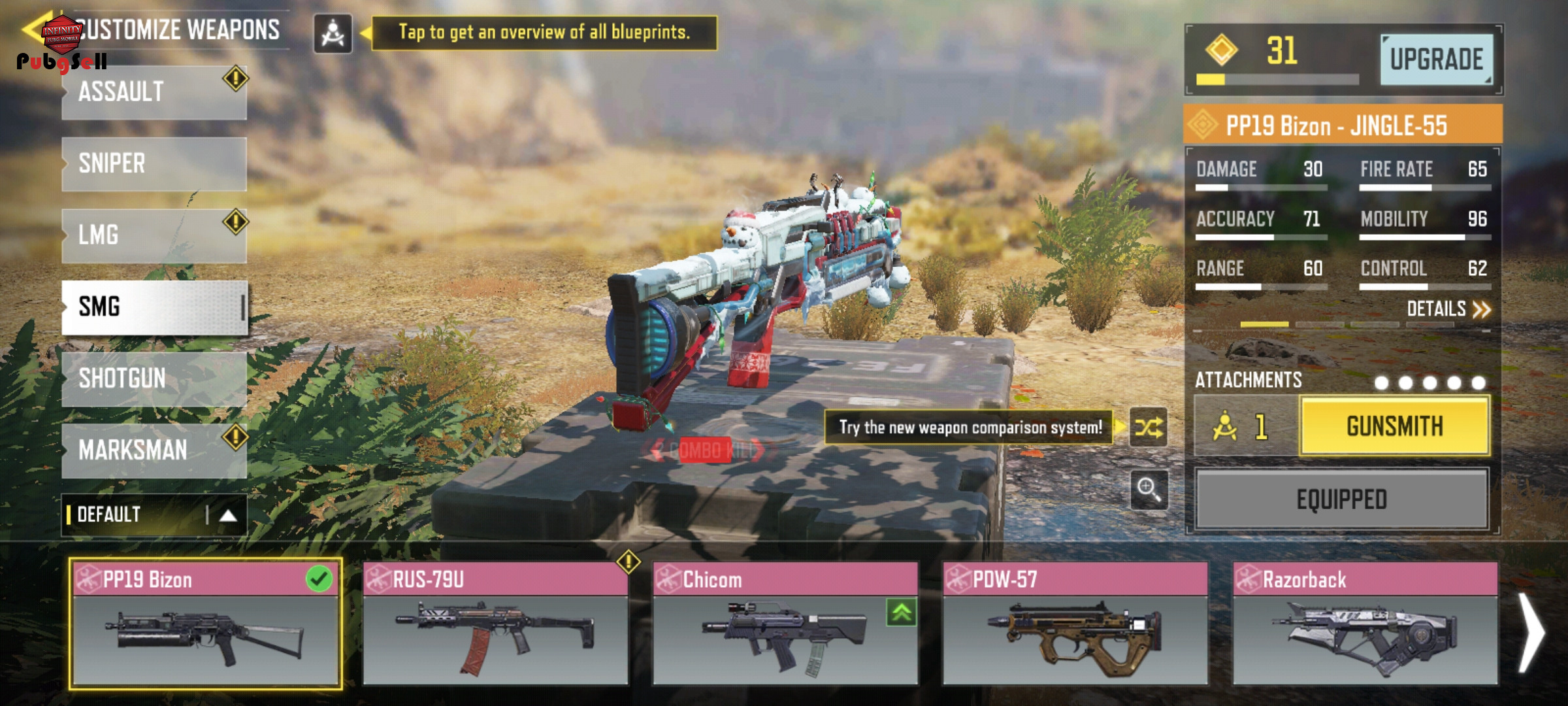Choose the Razorback weapon card

coord(1365,624)
